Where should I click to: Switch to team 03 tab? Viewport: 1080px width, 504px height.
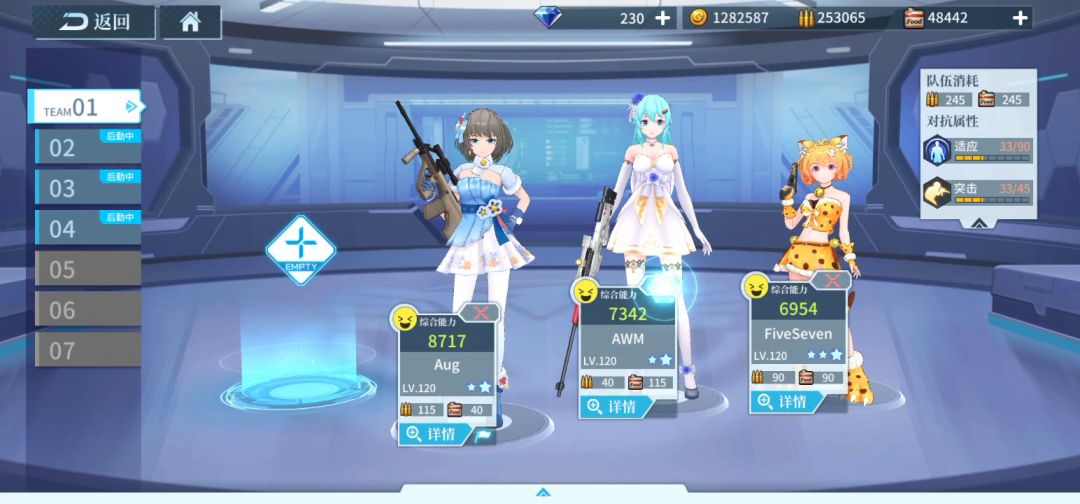pos(87,187)
